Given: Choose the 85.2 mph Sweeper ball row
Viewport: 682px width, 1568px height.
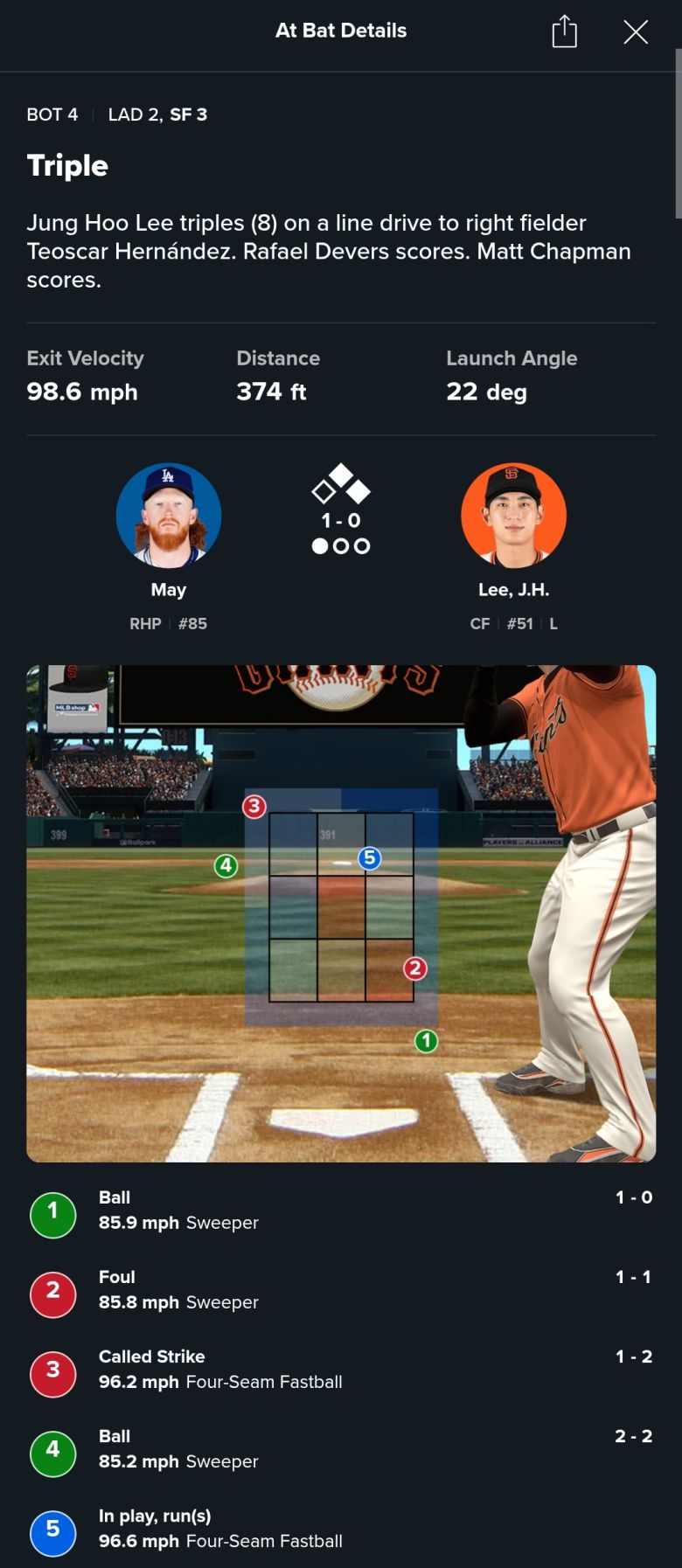Looking at the screenshot, I should (341, 1449).
